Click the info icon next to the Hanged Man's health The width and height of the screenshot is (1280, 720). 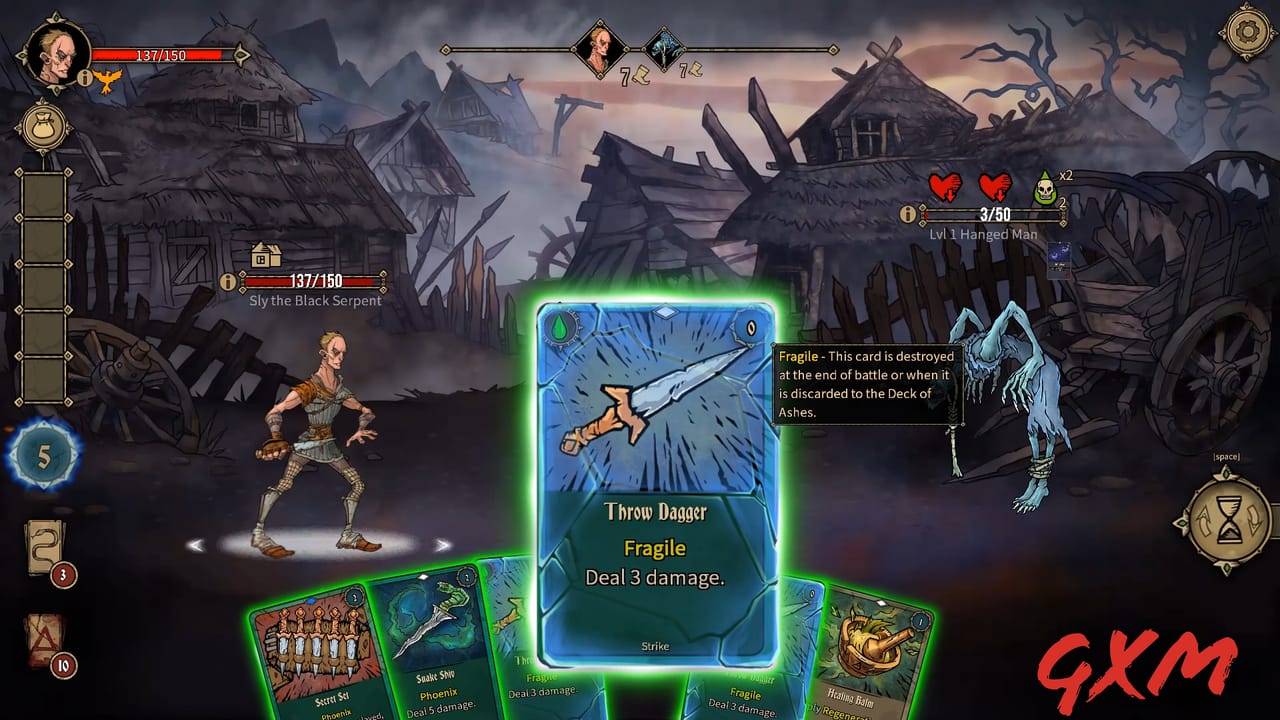pyautogui.click(x=908, y=212)
